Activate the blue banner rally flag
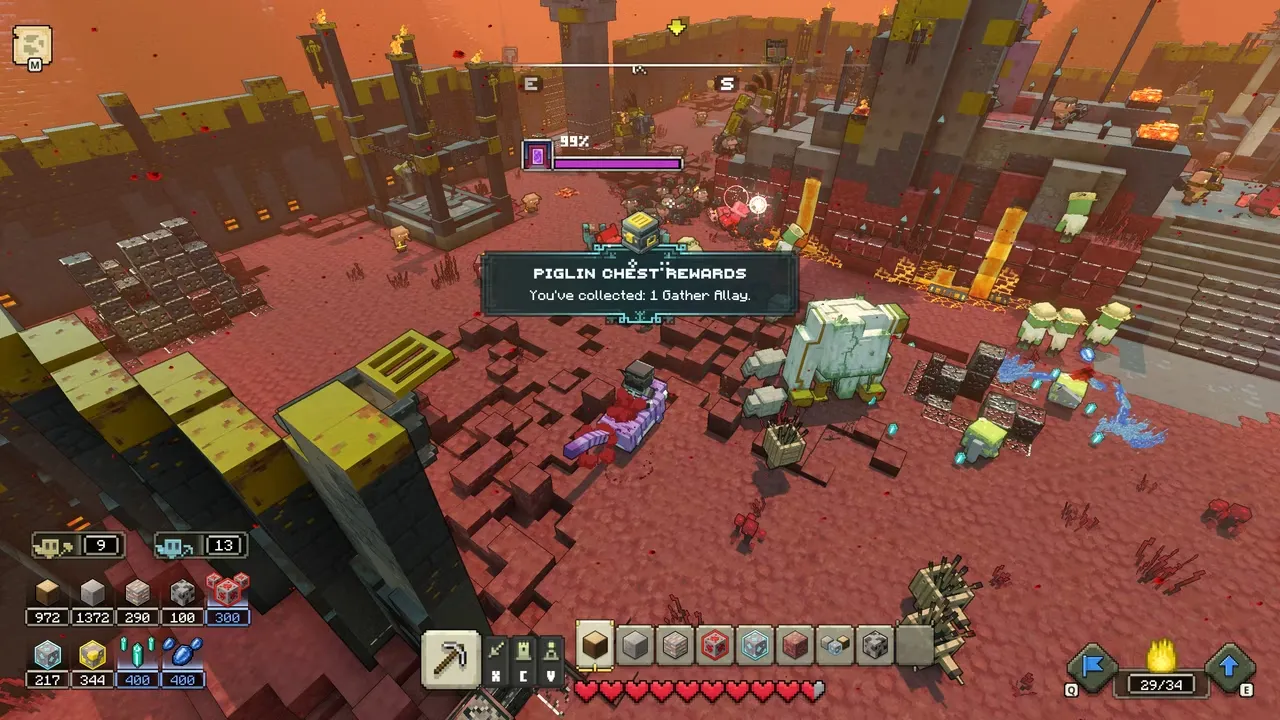 click(1092, 667)
